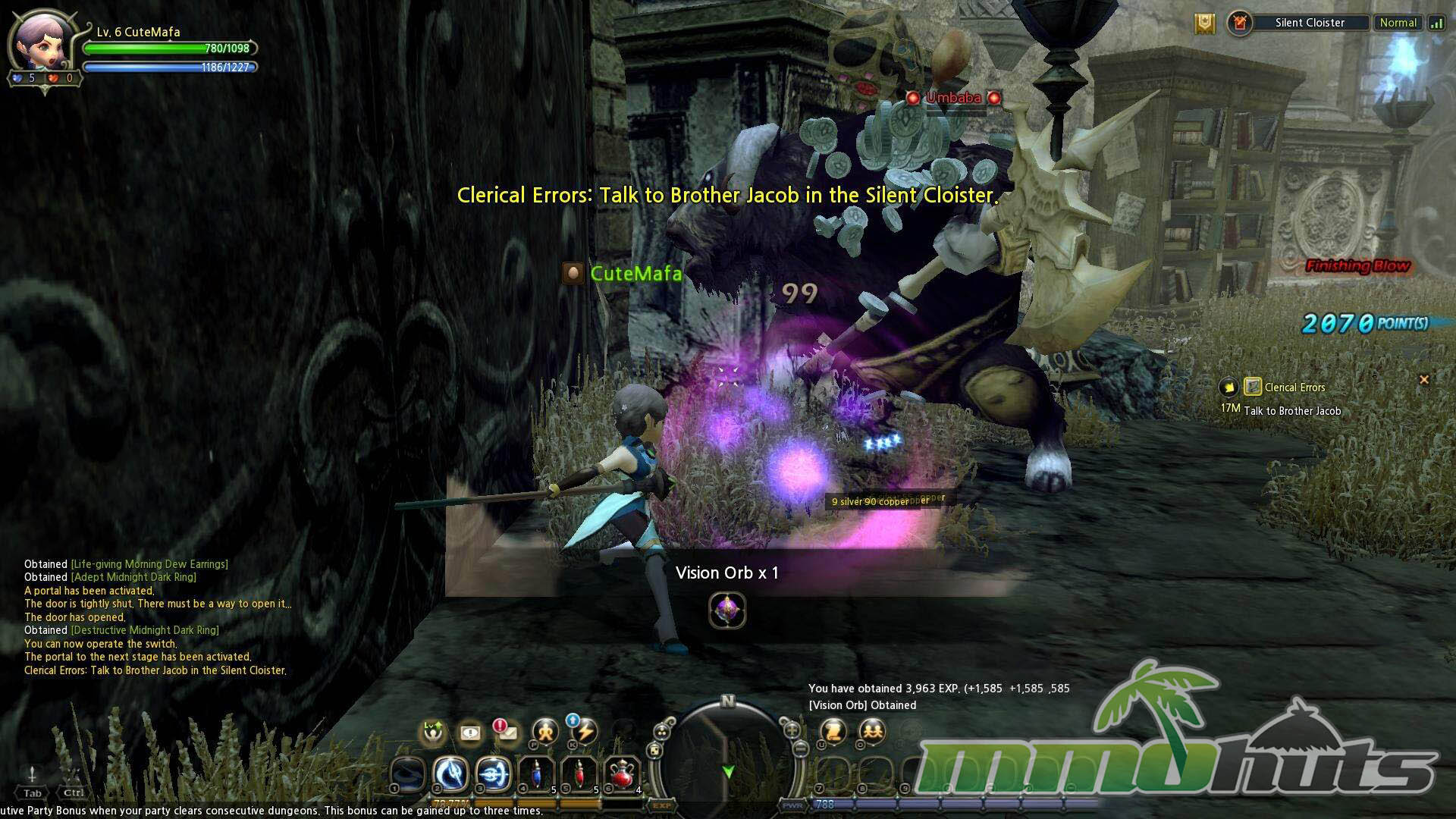Use the dark swirl skill in slot 1
Image resolution: width=1456 pixels, height=819 pixels.
407,774
